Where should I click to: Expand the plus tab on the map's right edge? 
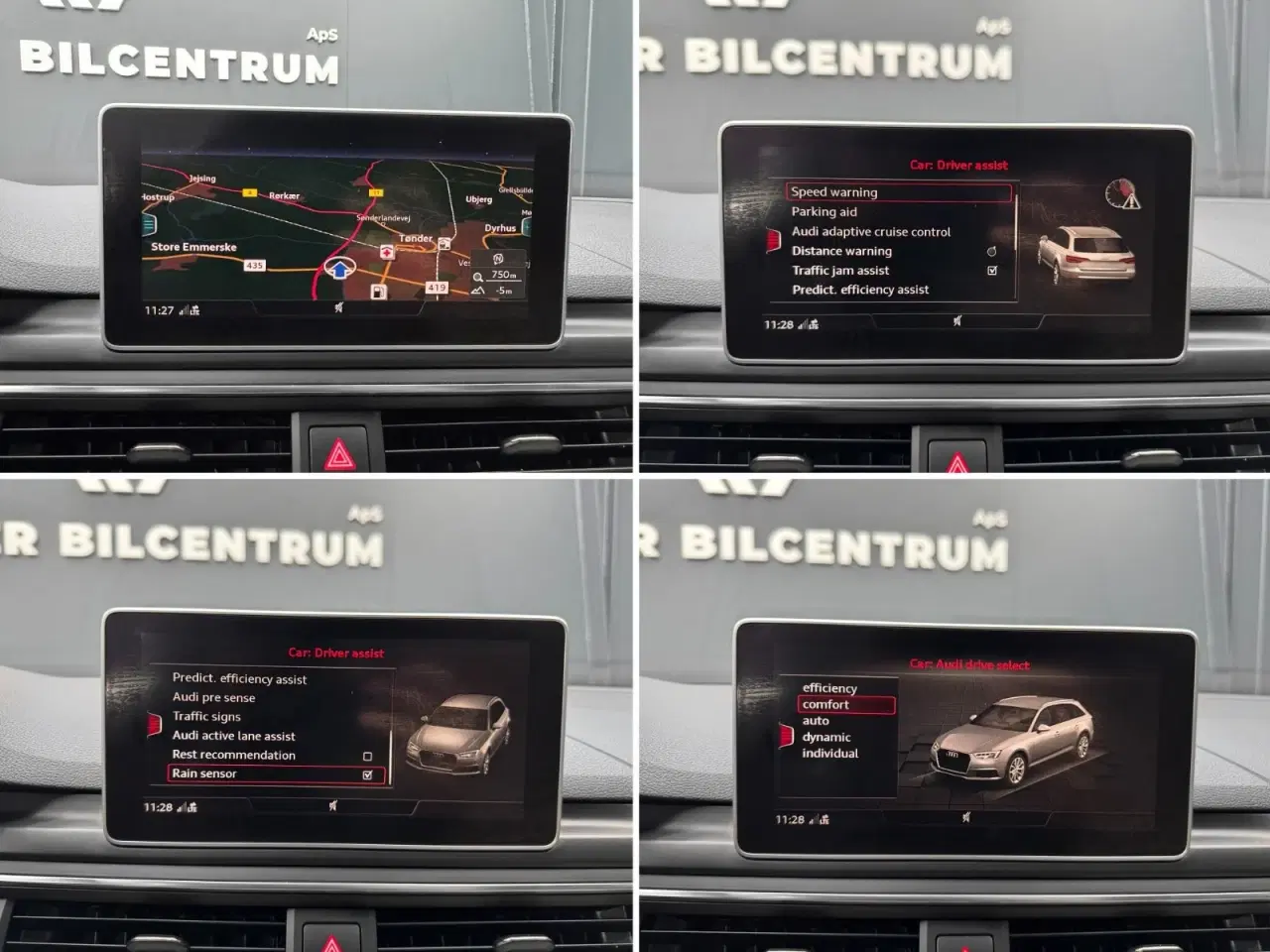tap(526, 226)
